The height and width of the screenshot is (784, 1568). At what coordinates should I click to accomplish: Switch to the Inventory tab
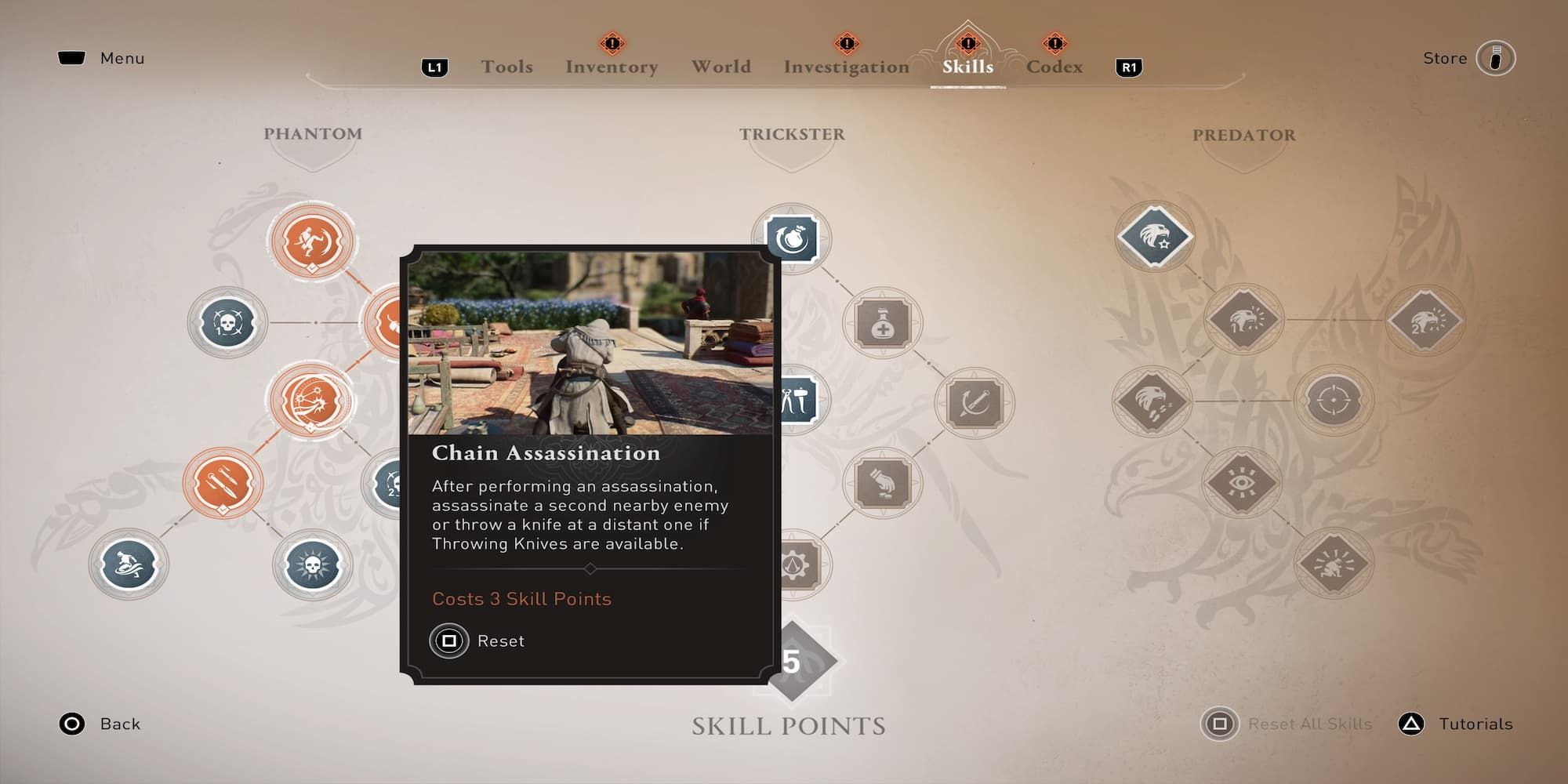pos(610,67)
